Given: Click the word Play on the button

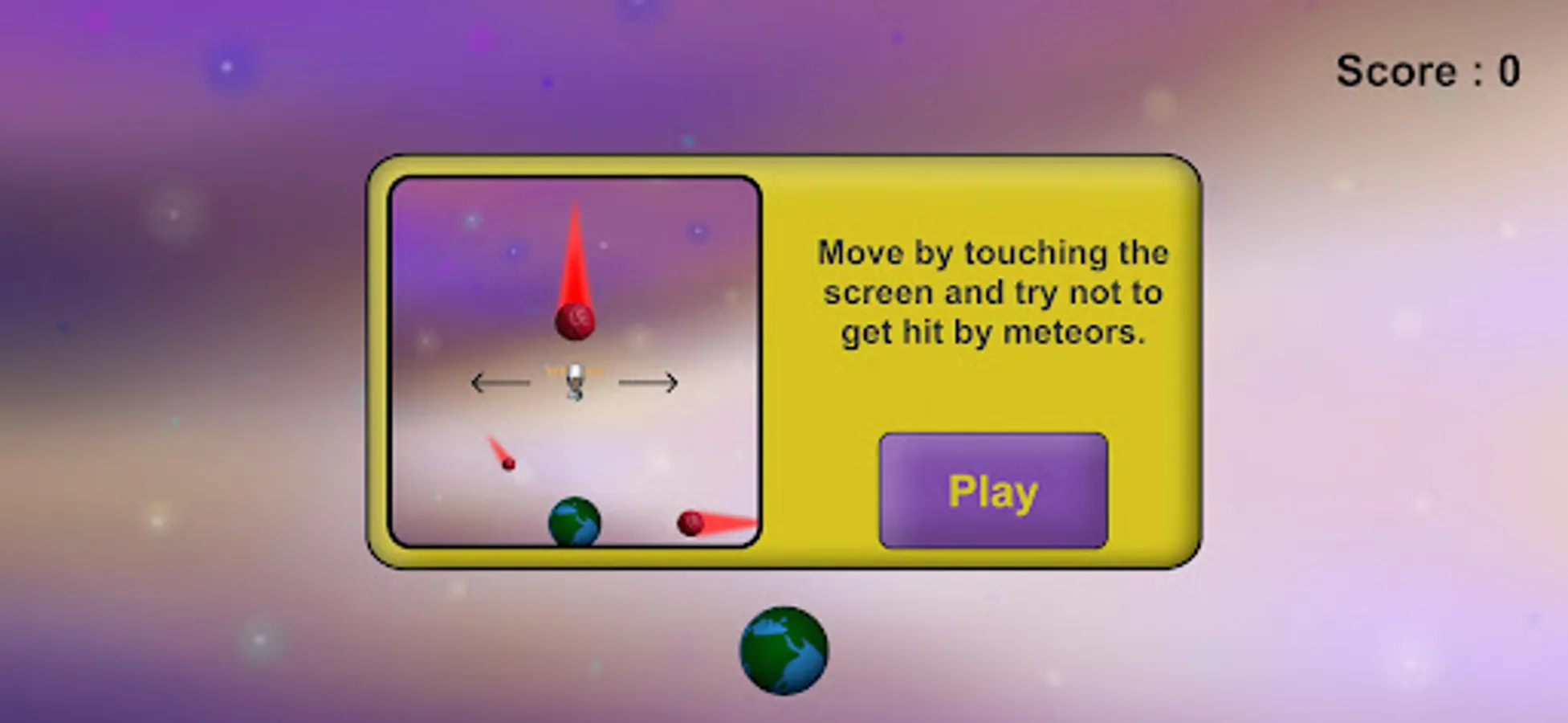Looking at the screenshot, I should [992, 492].
